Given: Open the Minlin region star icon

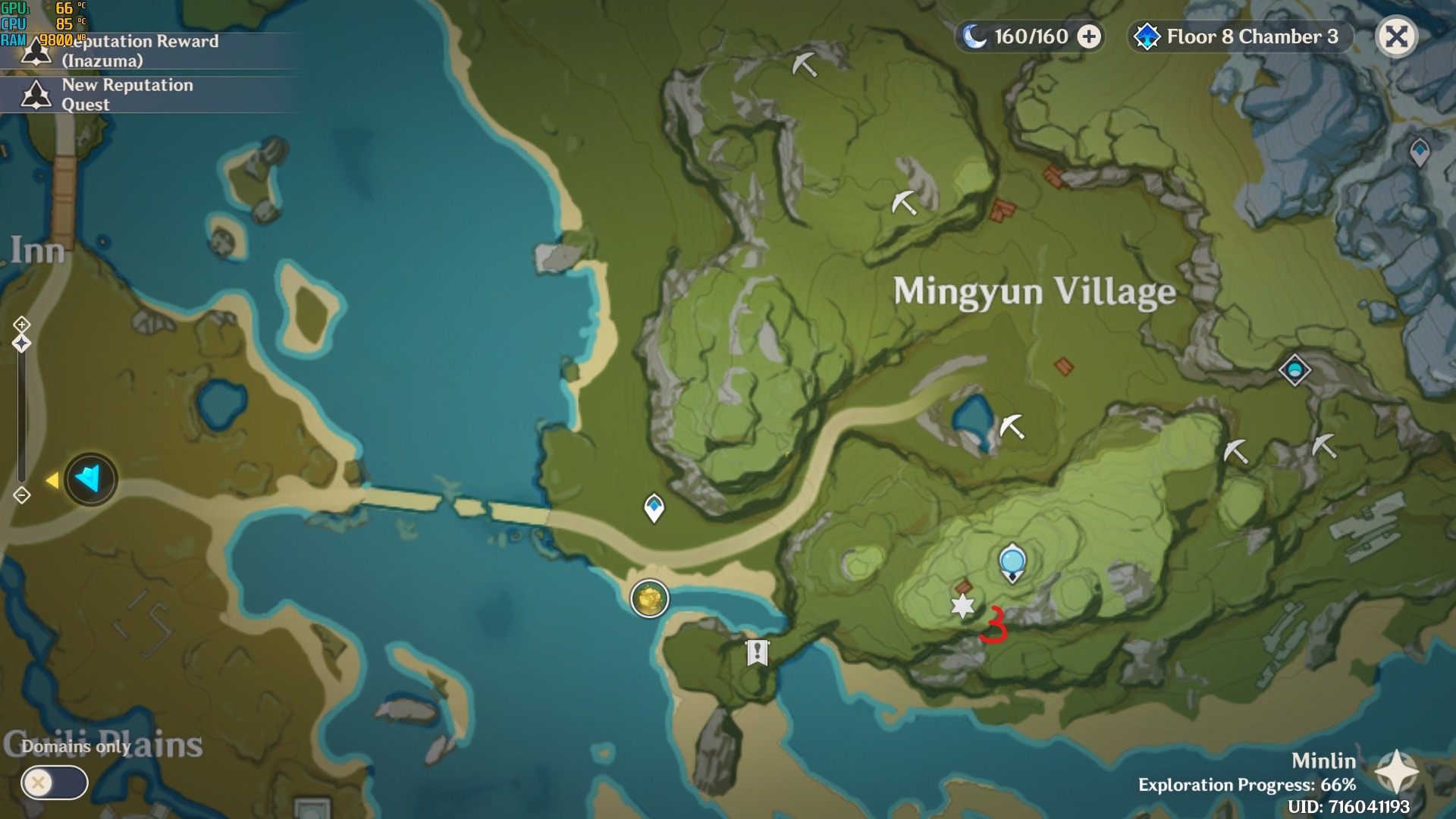Looking at the screenshot, I should coord(1396,771).
